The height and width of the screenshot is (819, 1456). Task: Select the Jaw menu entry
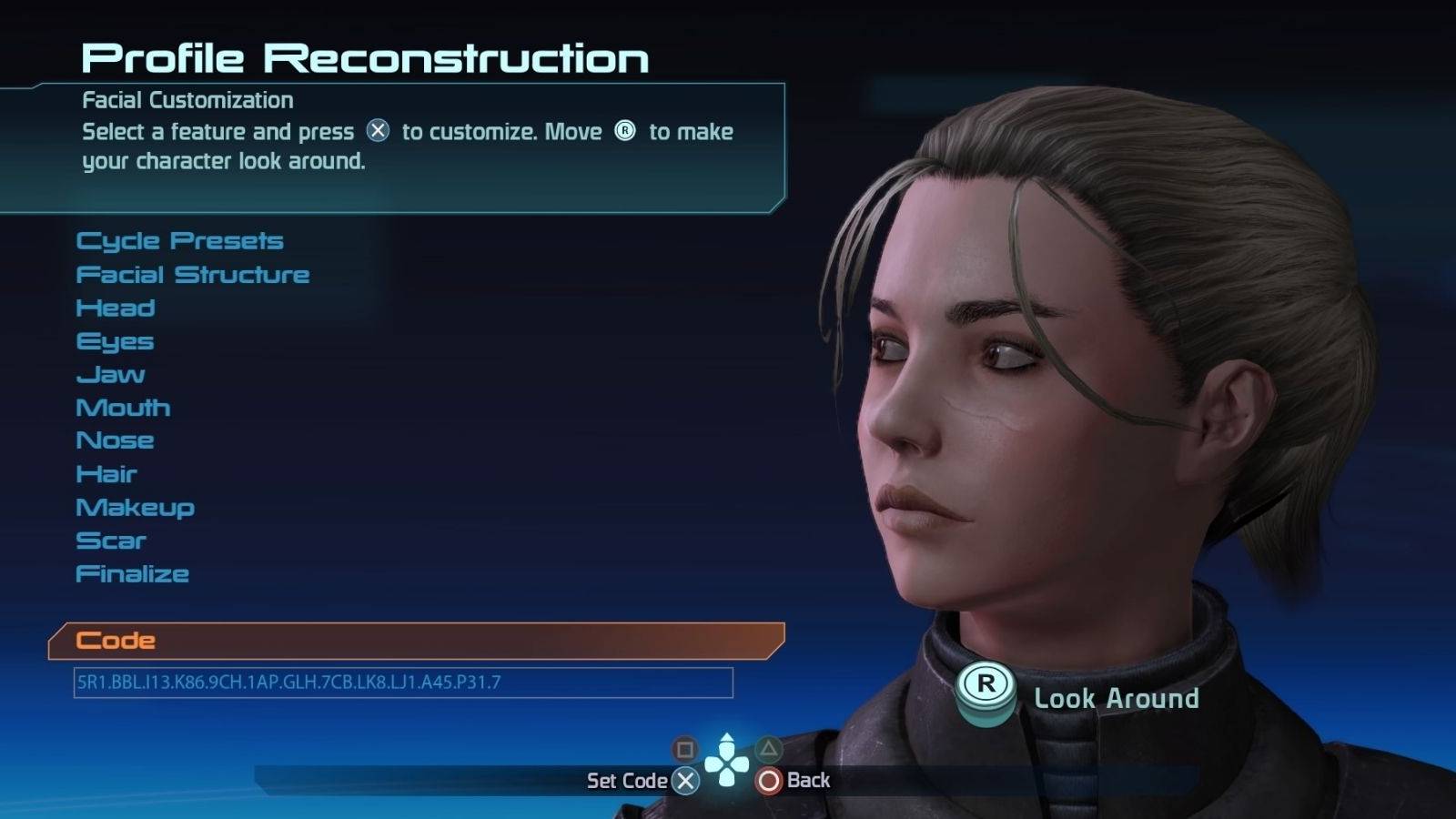110,375
